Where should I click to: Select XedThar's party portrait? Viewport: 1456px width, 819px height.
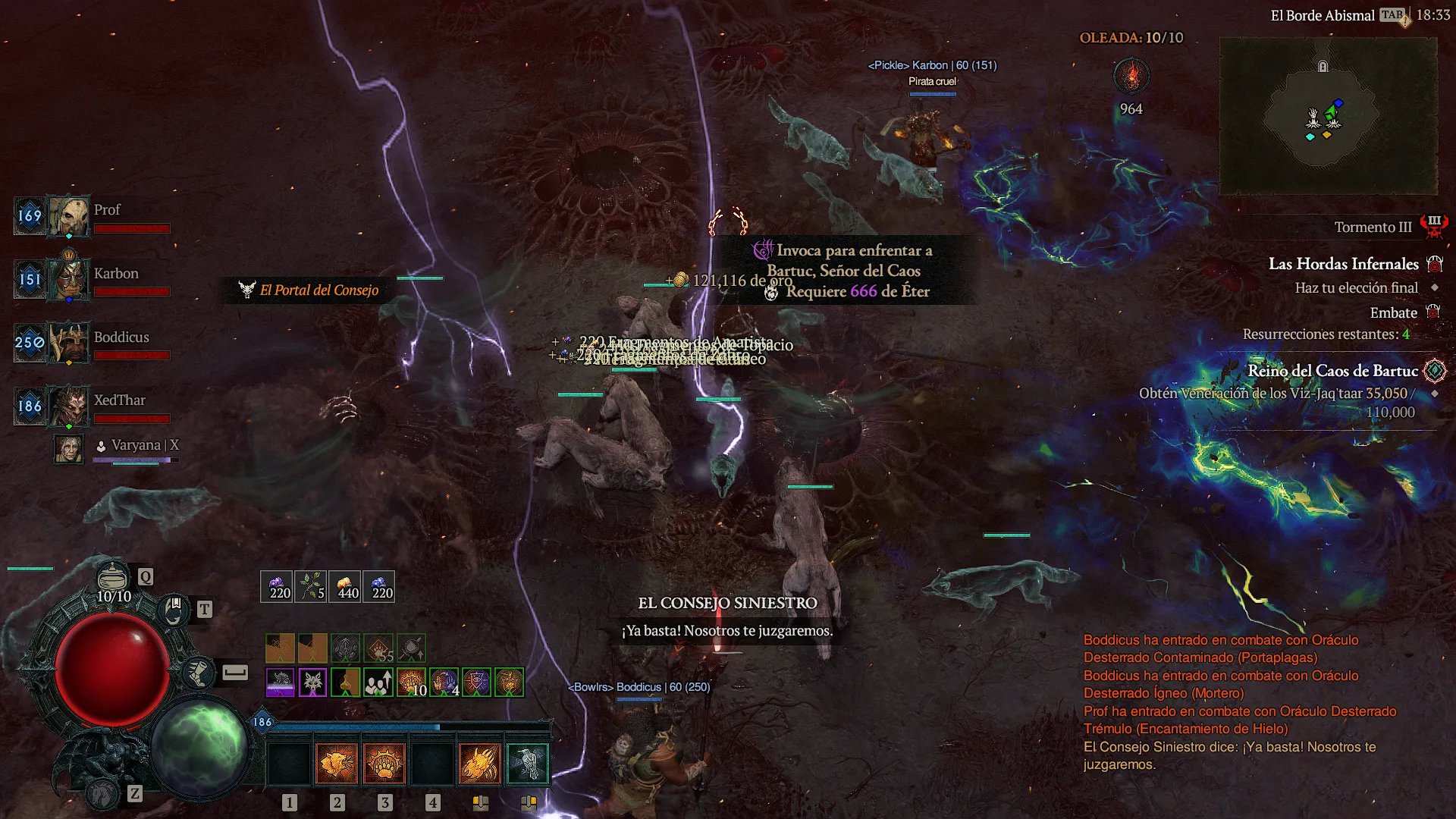coord(69,406)
